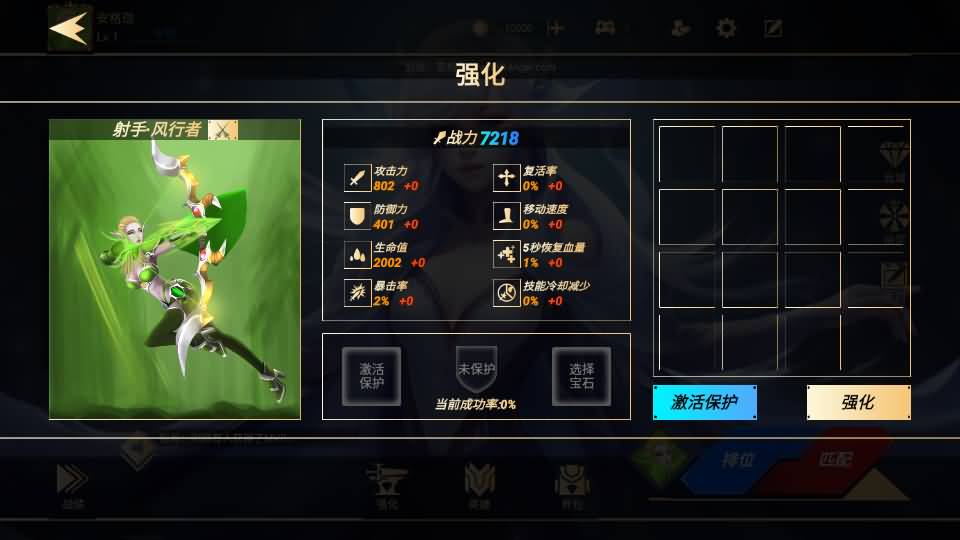This screenshot has height=540, width=960.
Task: Start enhancement with the 强化 button
Action: [858, 402]
